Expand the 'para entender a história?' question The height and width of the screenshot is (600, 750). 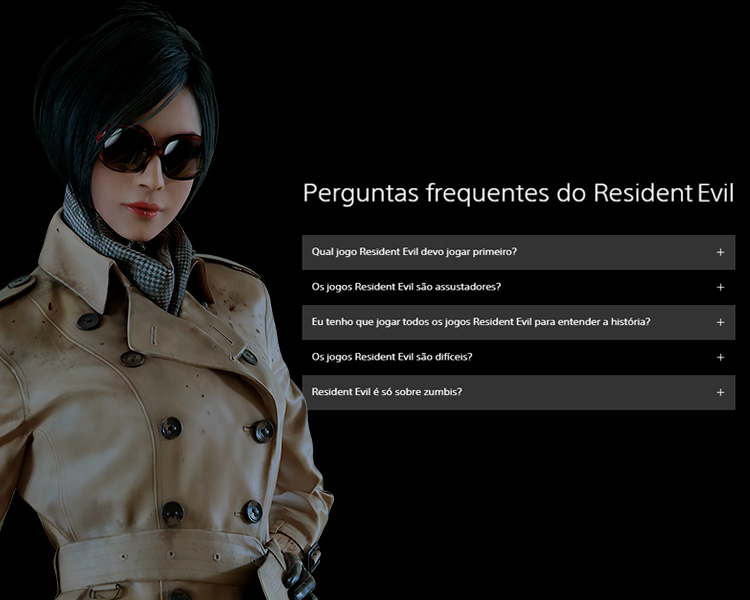pos(518,322)
